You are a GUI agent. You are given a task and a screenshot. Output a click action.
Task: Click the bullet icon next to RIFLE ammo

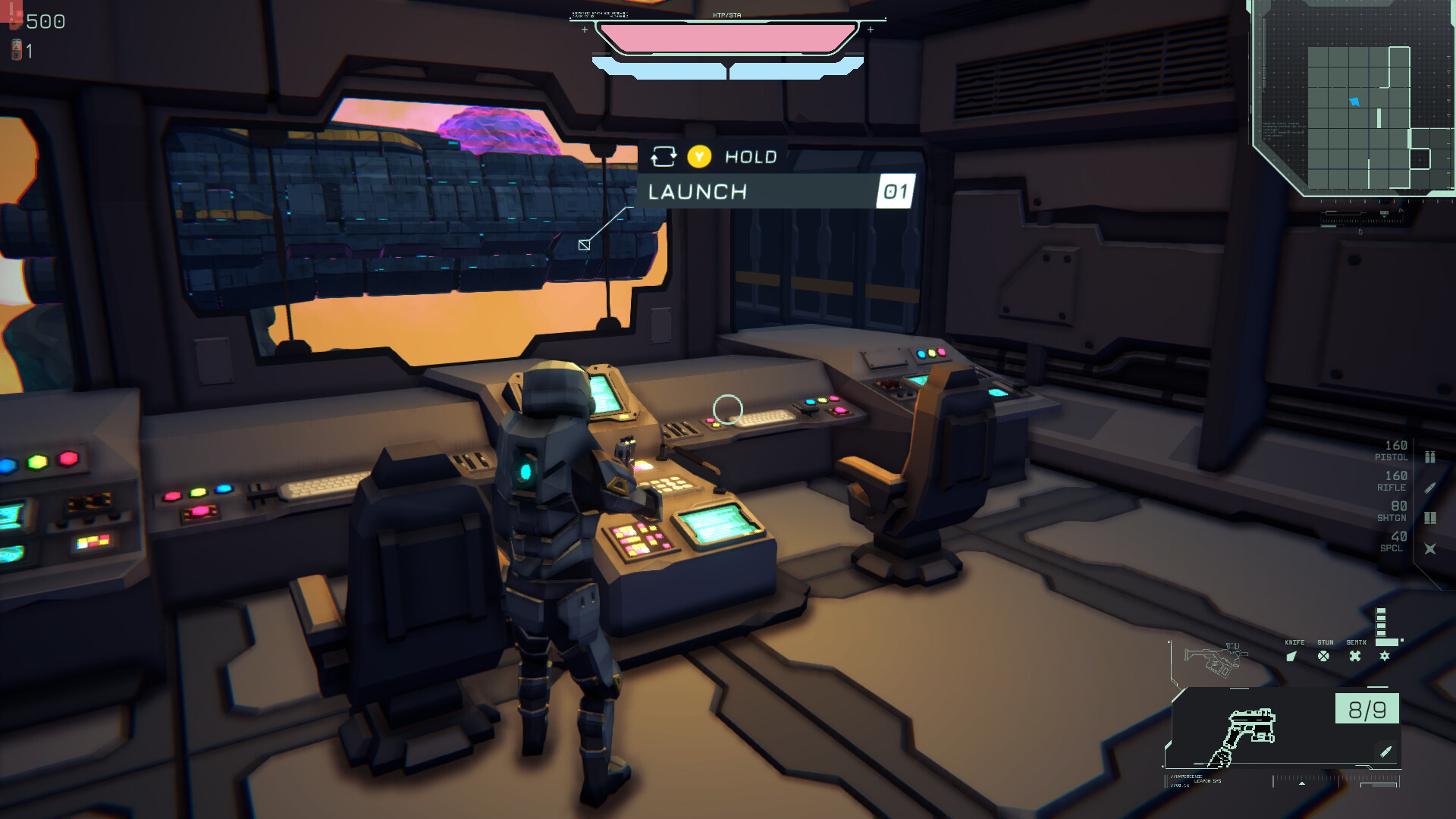coord(1429,487)
